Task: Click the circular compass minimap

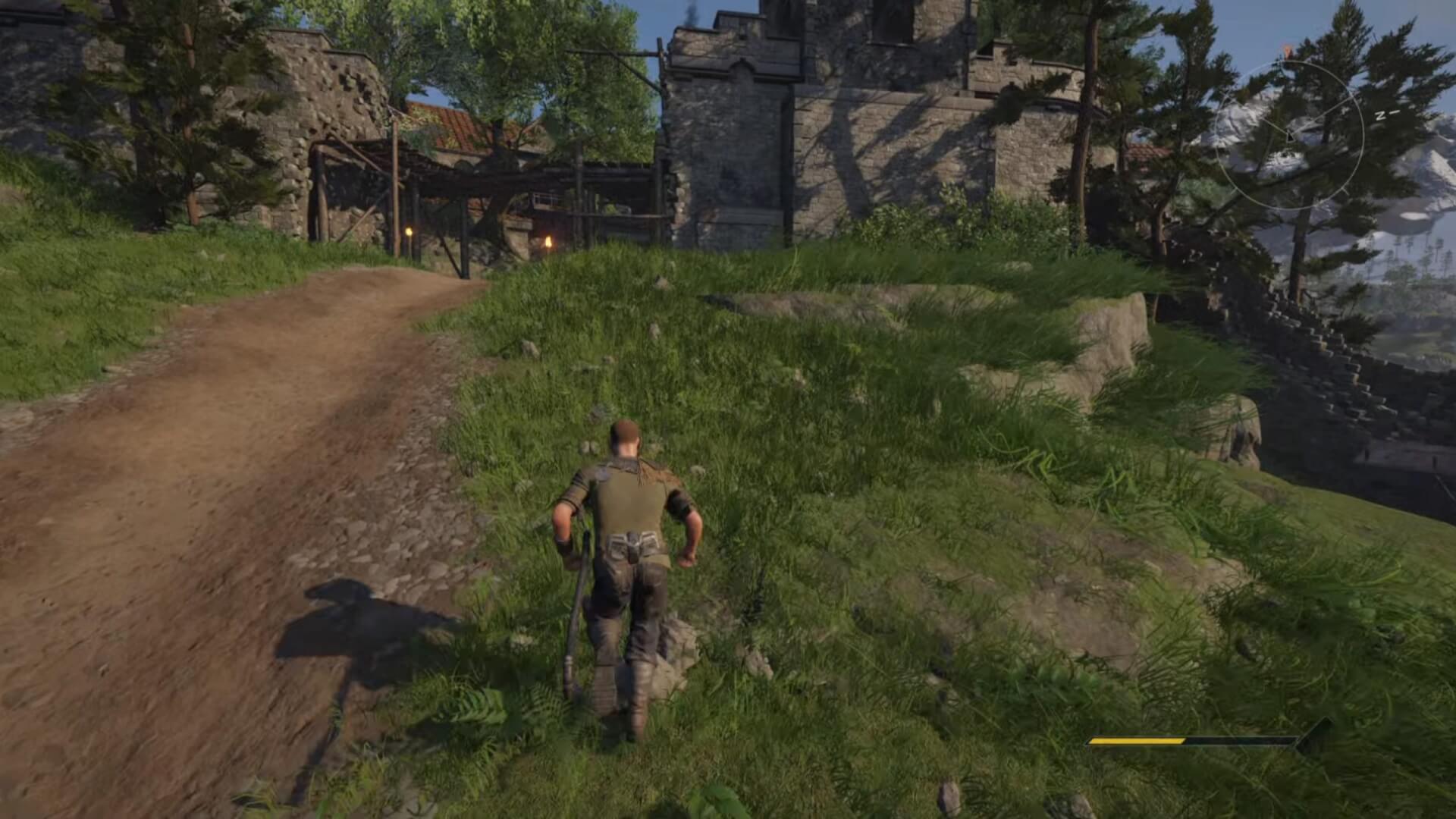Action: [1290, 136]
